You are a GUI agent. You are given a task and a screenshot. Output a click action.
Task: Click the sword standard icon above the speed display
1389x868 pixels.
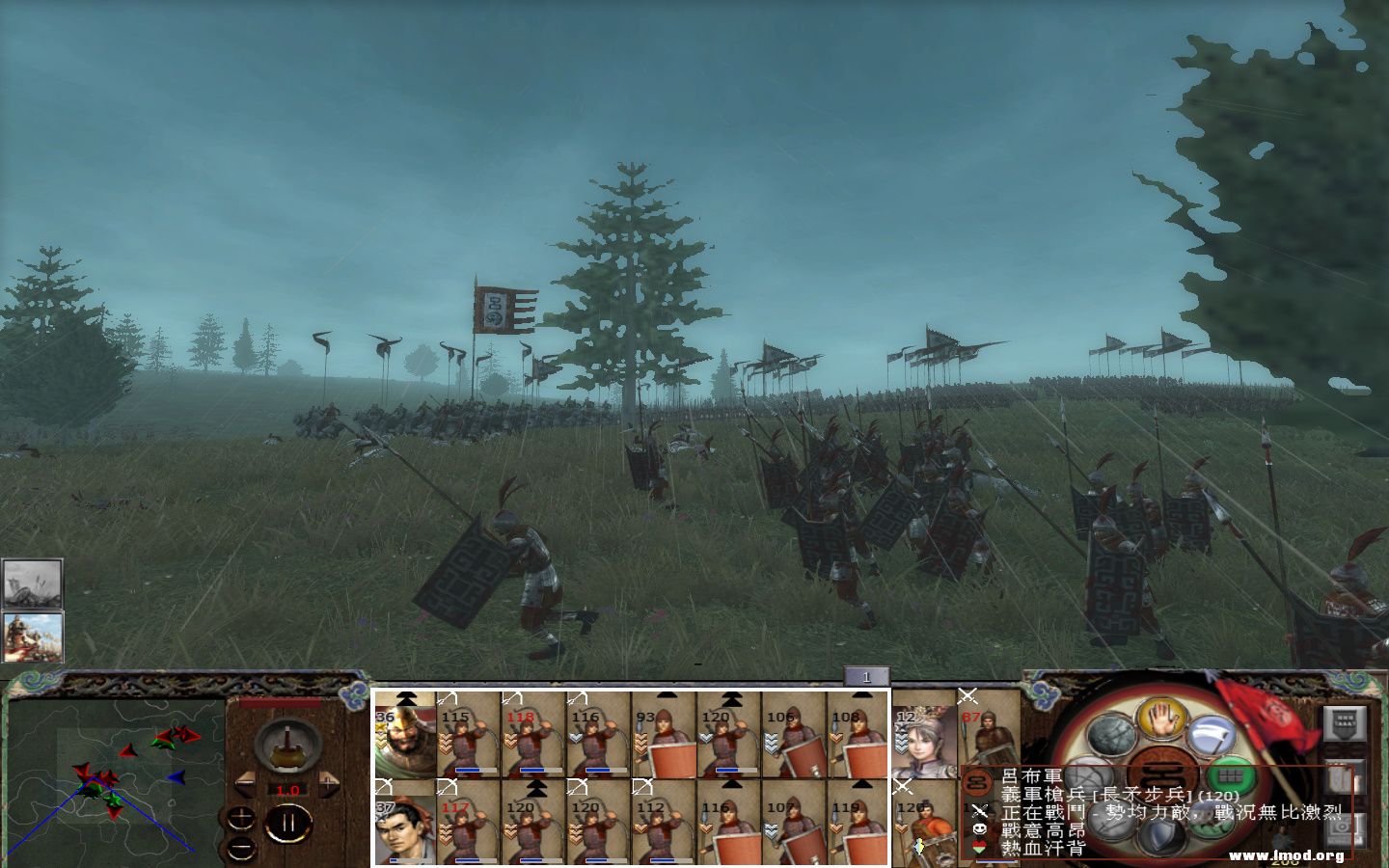(286, 746)
